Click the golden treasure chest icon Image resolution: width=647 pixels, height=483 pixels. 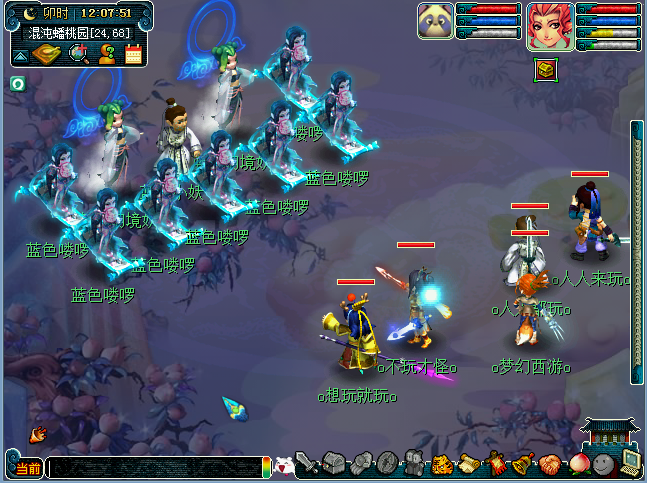pyautogui.click(x=545, y=70)
